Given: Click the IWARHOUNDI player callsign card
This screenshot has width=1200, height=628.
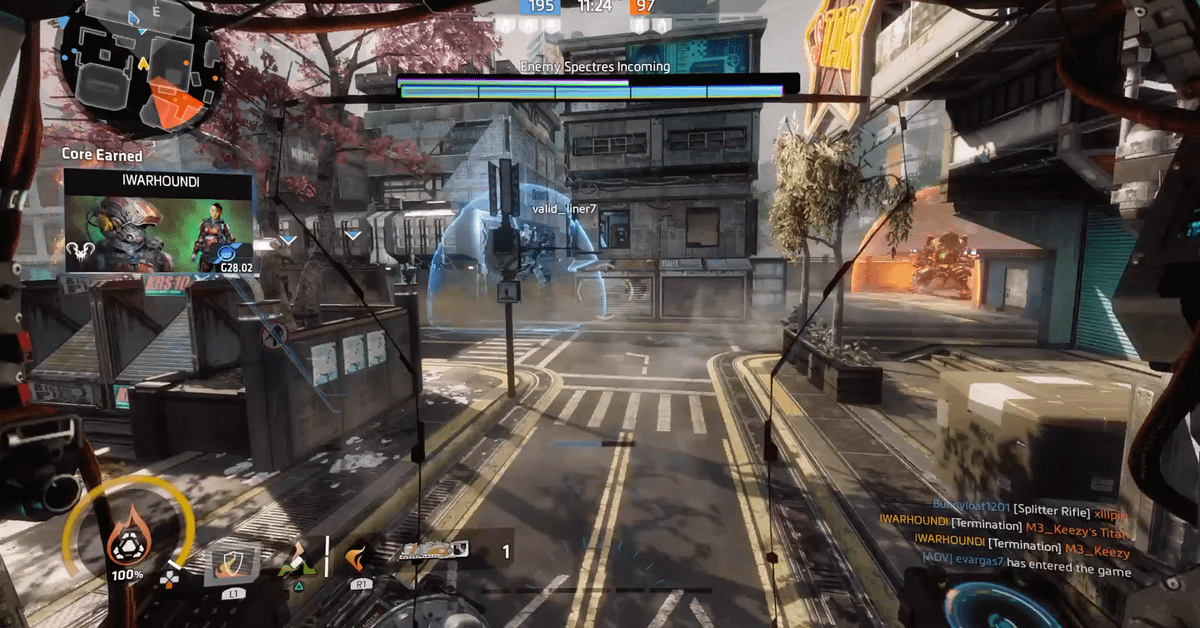Looking at the screenshot, I should point(159,221).
